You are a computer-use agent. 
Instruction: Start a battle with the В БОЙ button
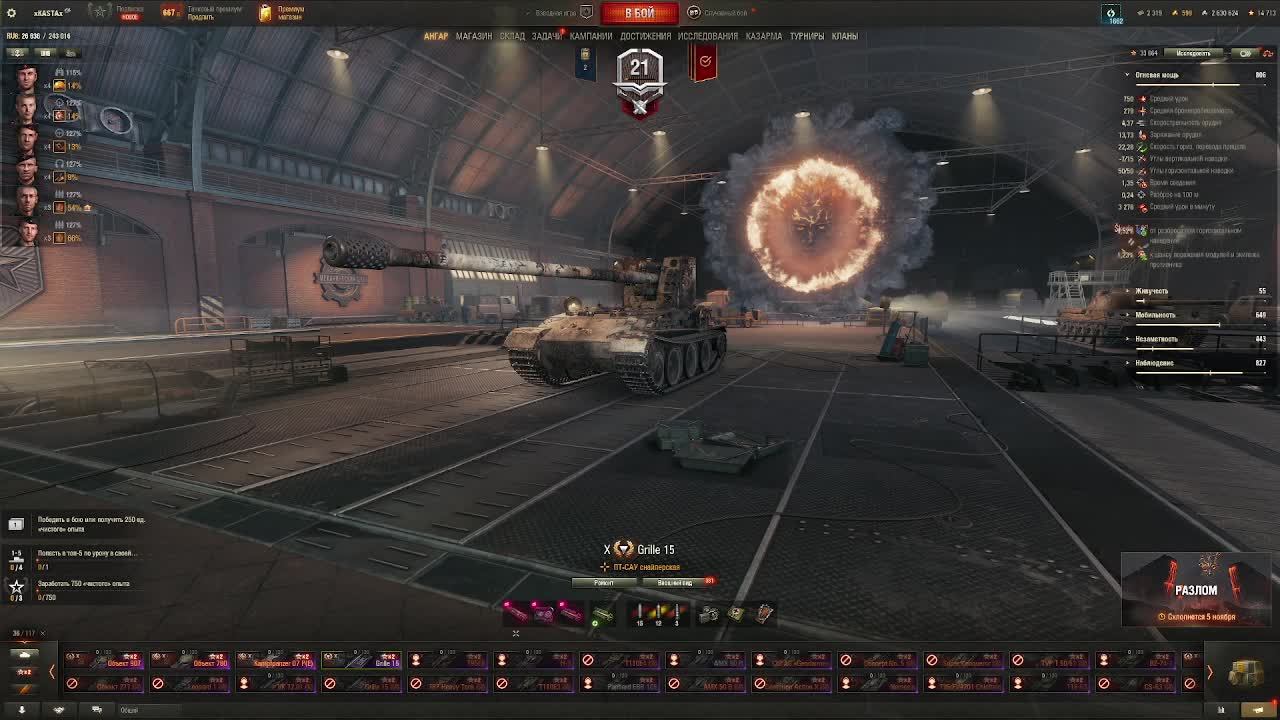coord(639,13)
